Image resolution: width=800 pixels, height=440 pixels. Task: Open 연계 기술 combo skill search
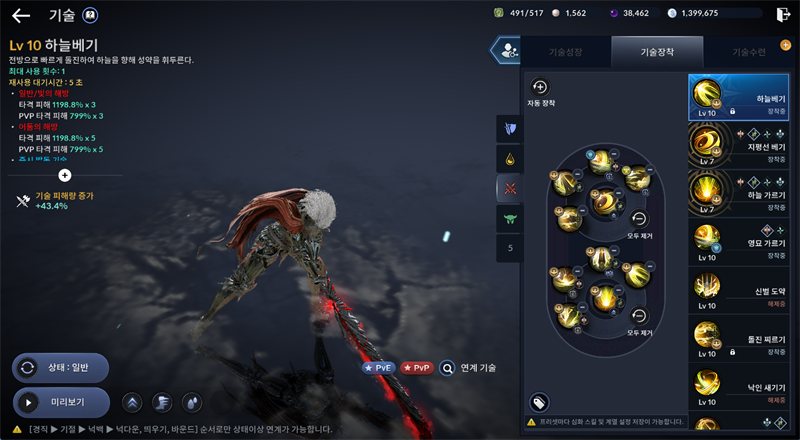468,368
